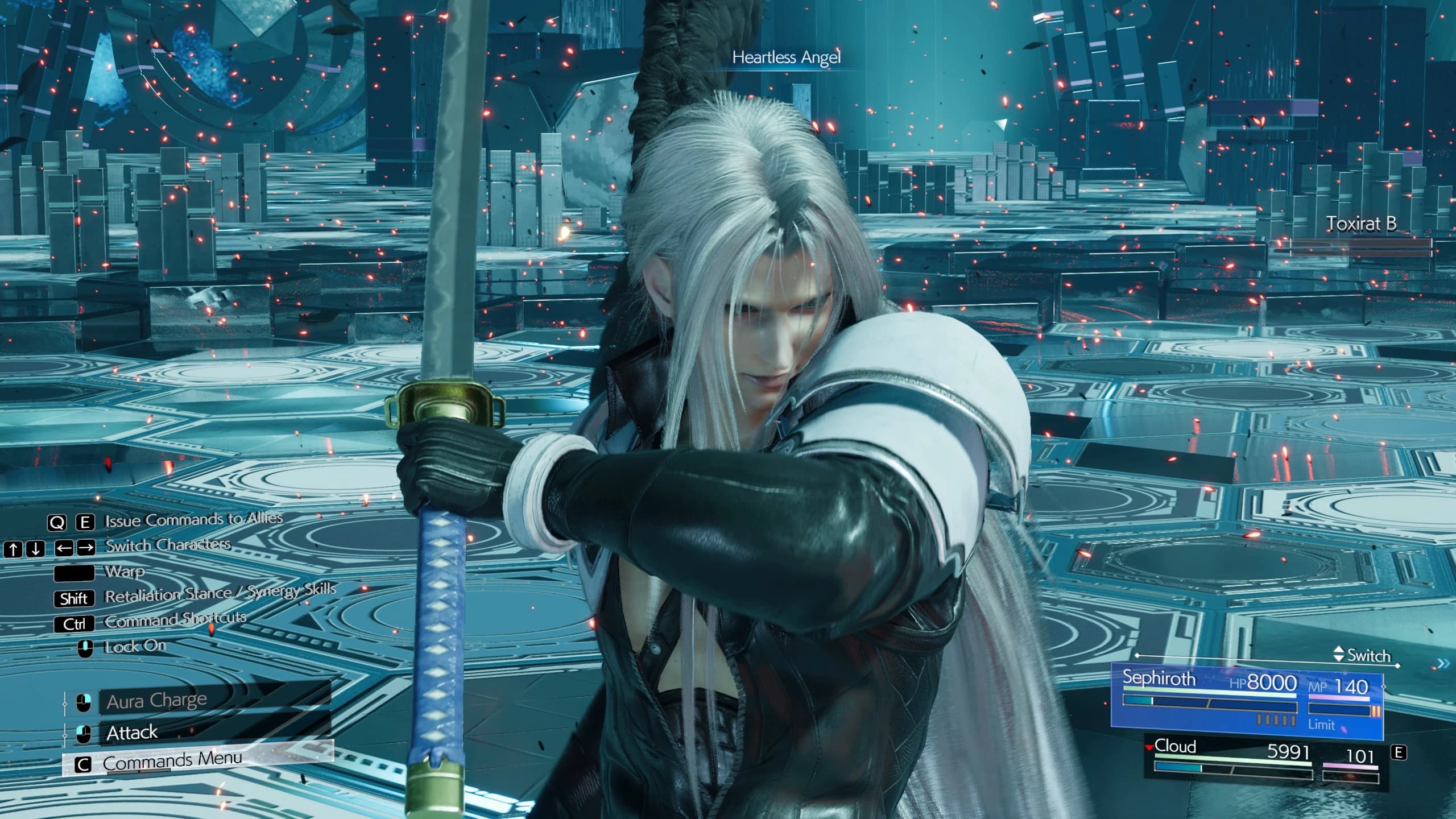This screenshot has height=819, width=1456.
Task: Click the Switch character arrows
Action: coord(1339,655)
